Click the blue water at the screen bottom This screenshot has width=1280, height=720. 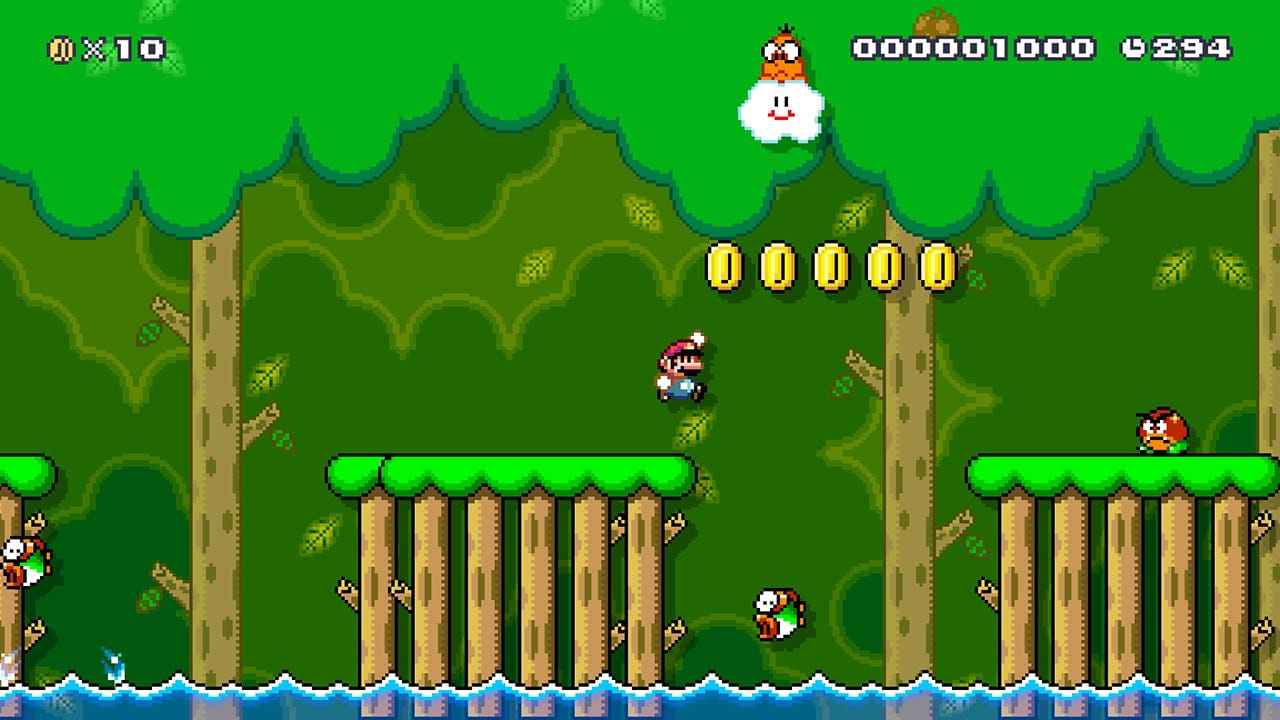pyautogui.click(x=640, y=705)
